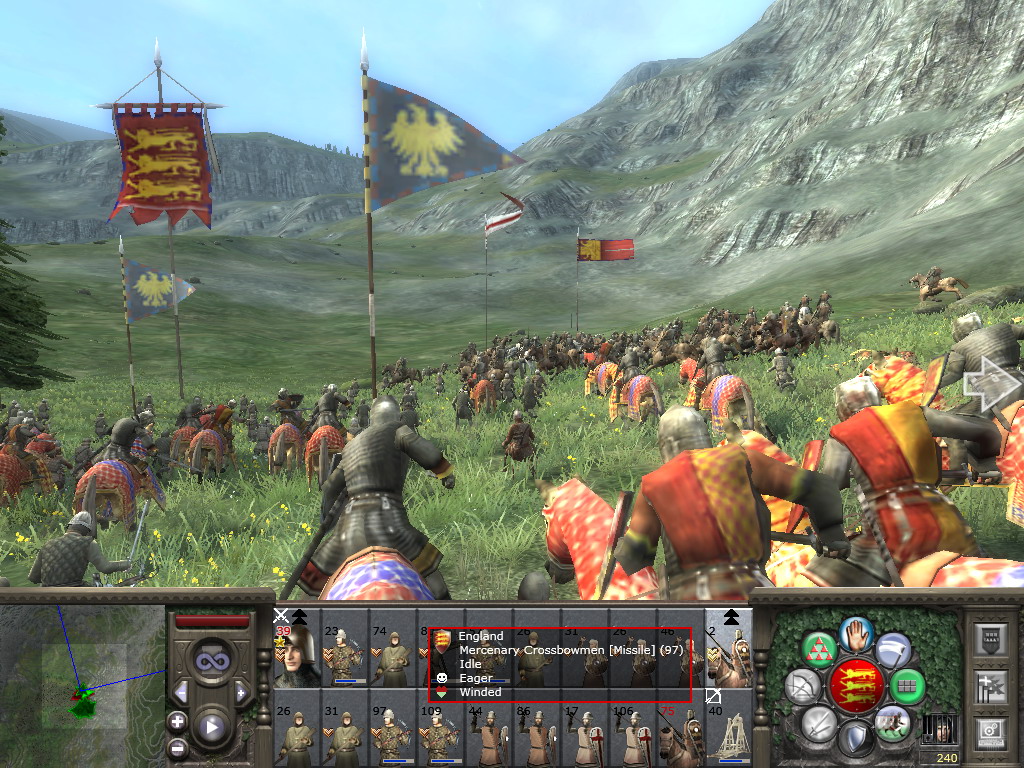
Task: Increase game speed with the right arrow
Action: 241,692
